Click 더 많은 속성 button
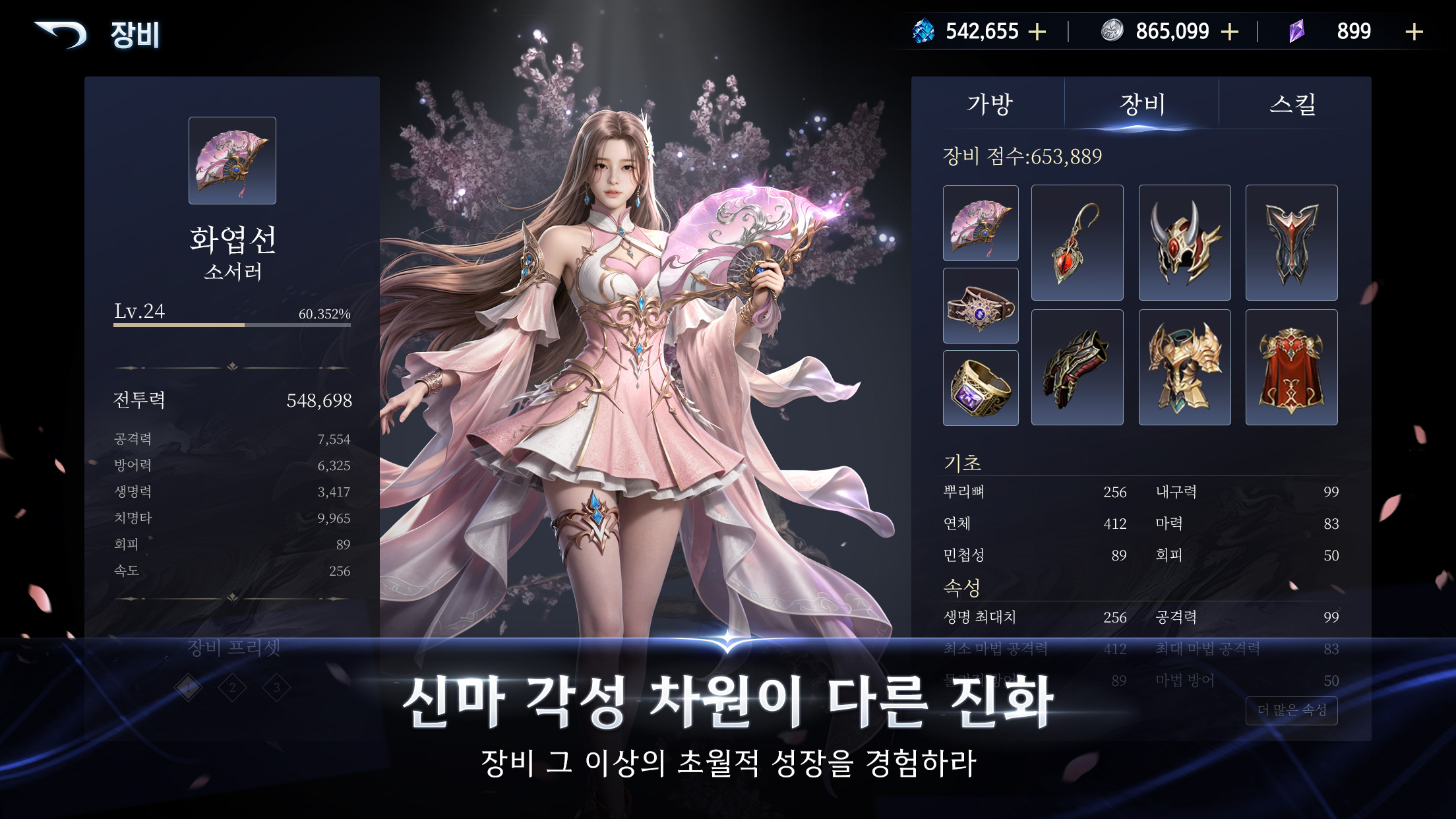This screenshot has width=1456, height=819. tap(1290, 711)
